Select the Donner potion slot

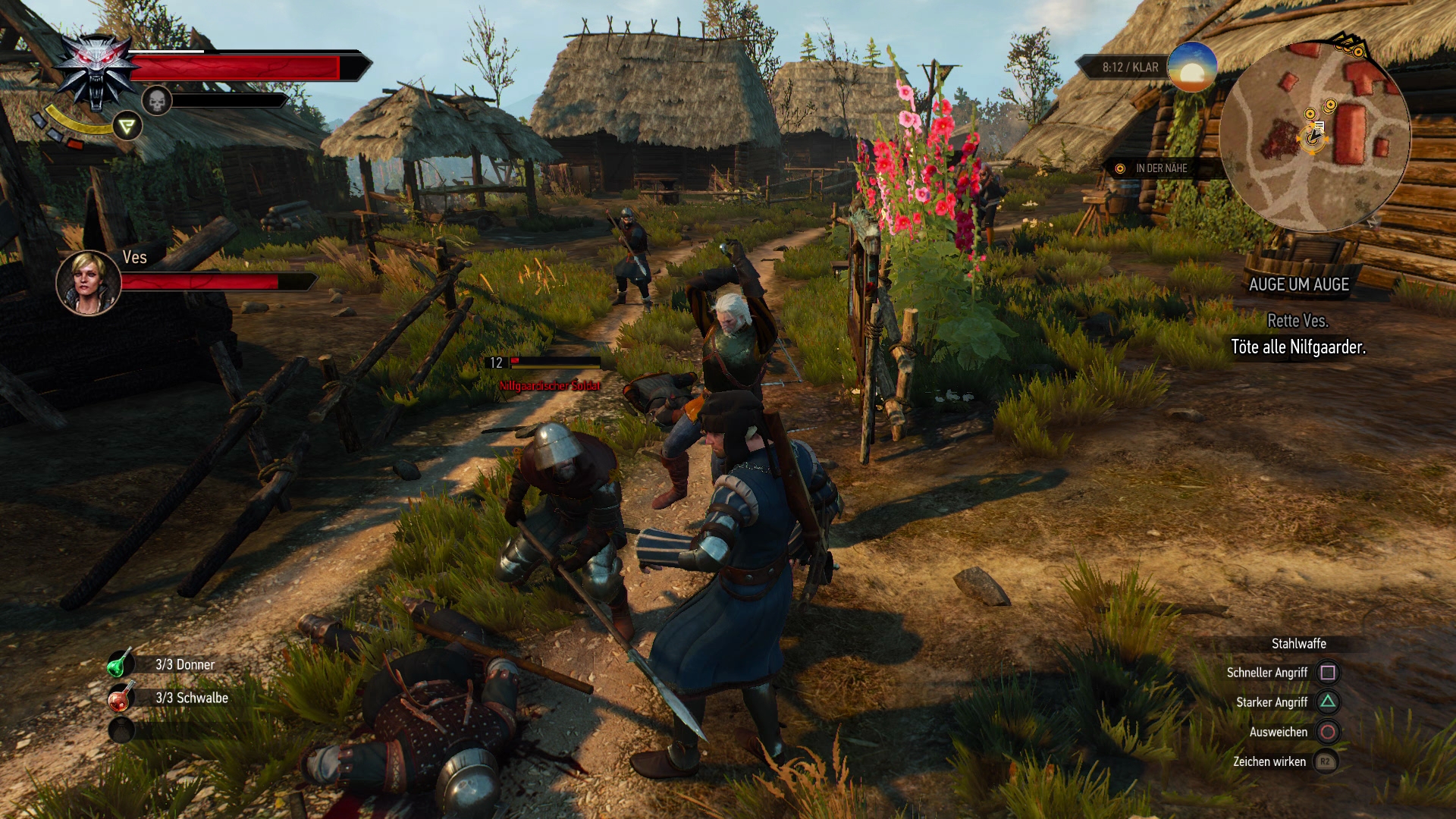[x=120, y=664]
